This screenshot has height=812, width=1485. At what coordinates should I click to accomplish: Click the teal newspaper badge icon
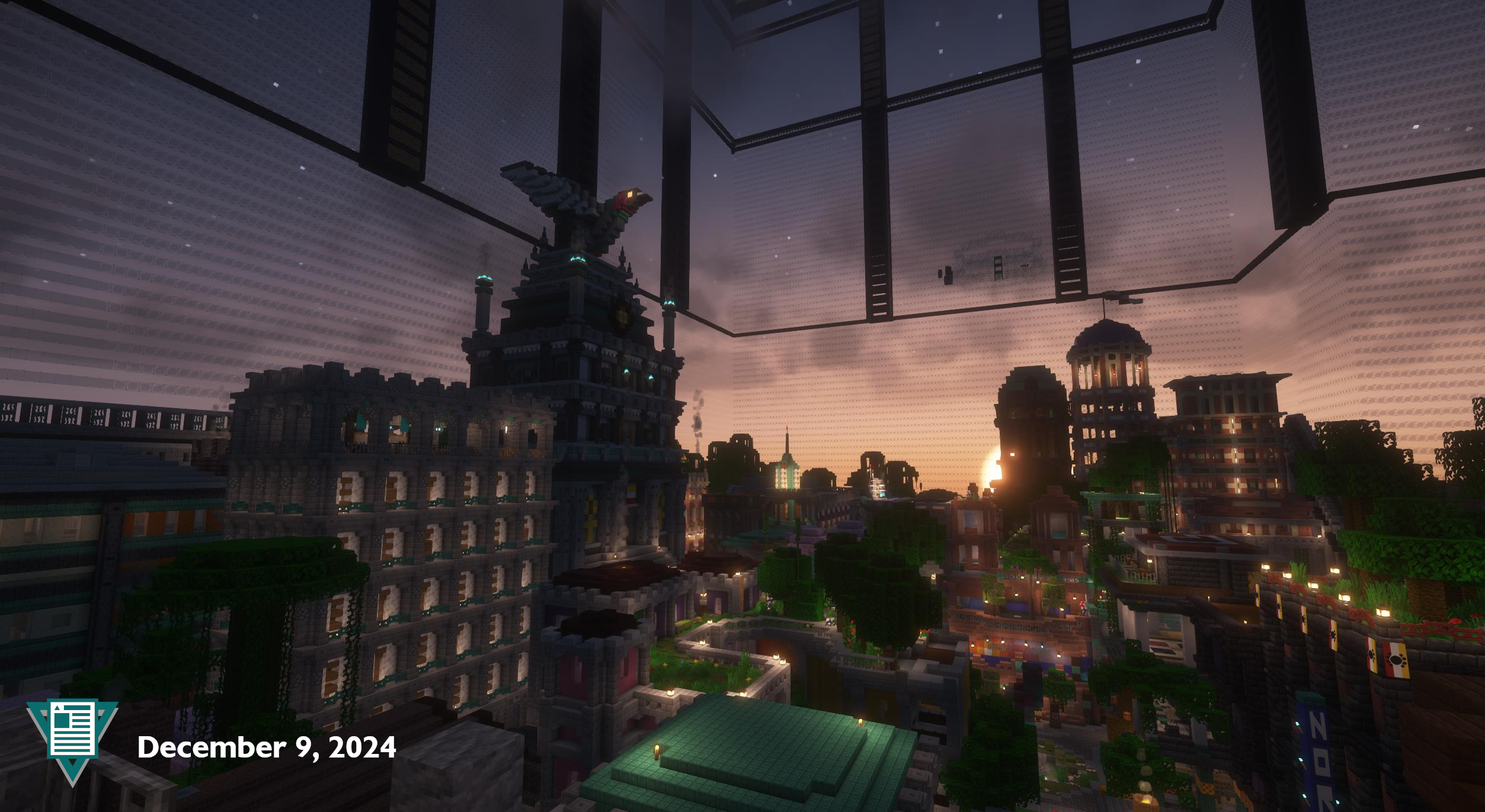[x=72, y=735]
